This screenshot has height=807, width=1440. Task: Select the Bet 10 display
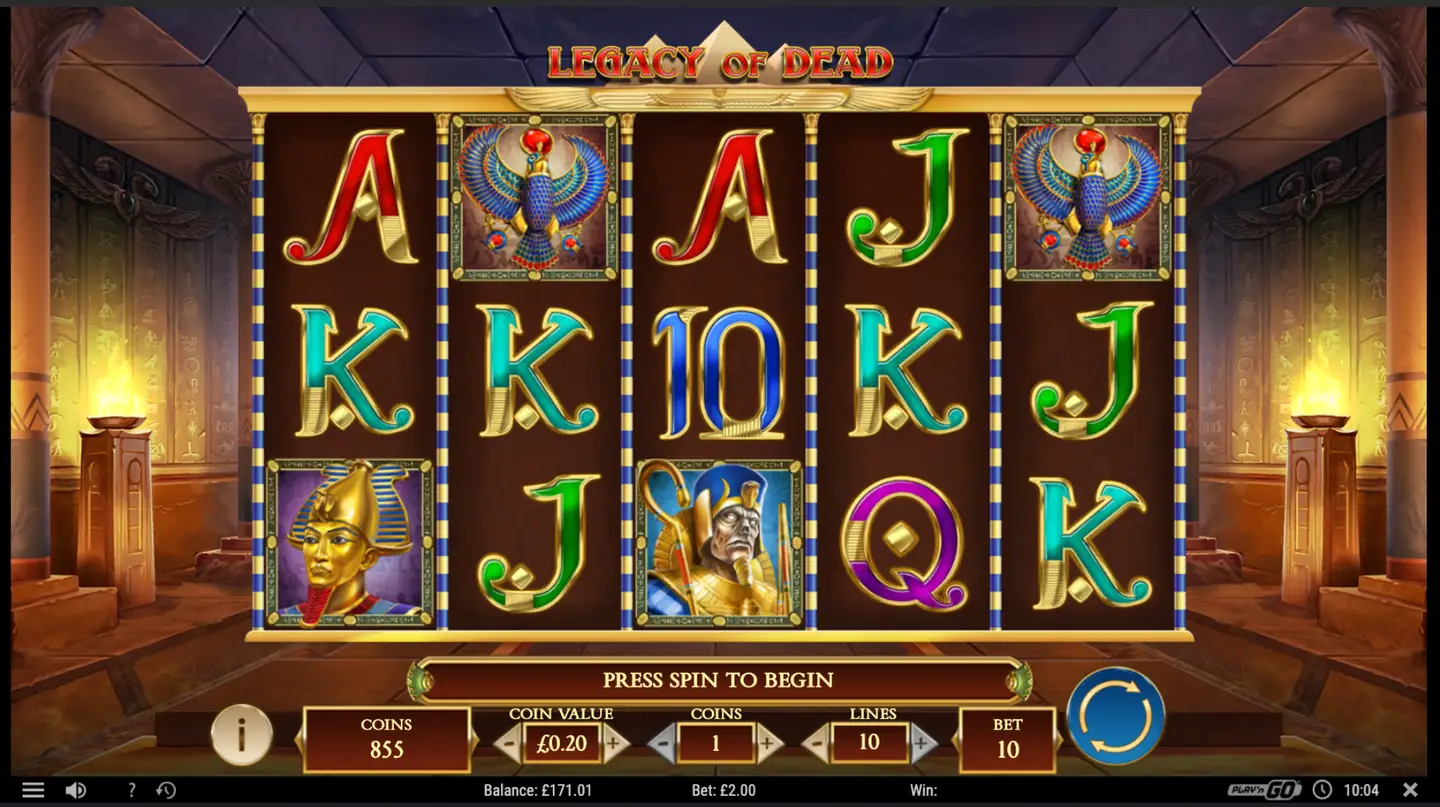(x=1007, y=740)
